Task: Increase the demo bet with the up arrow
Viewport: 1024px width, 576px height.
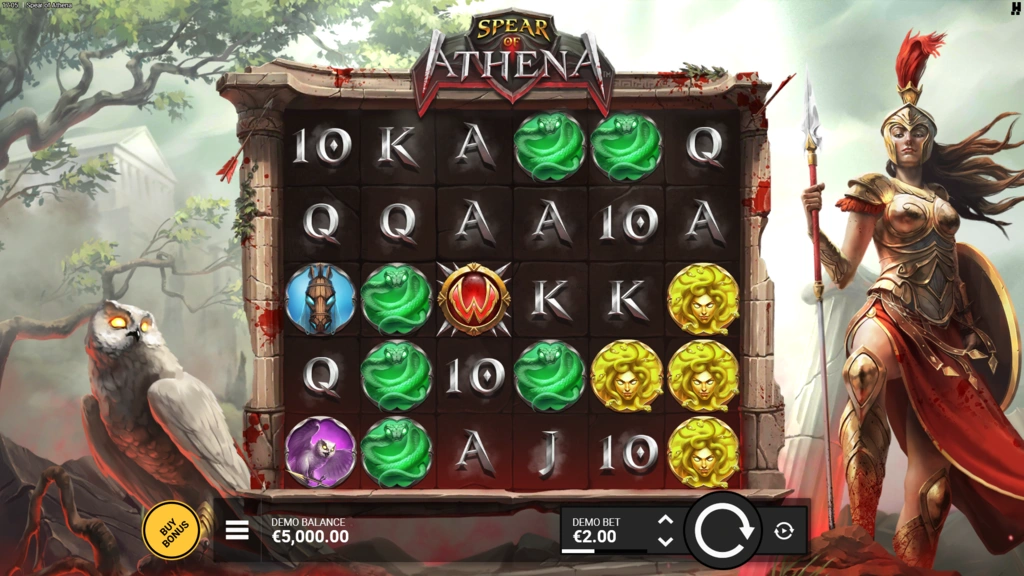Action: click(x=666, y=520)
